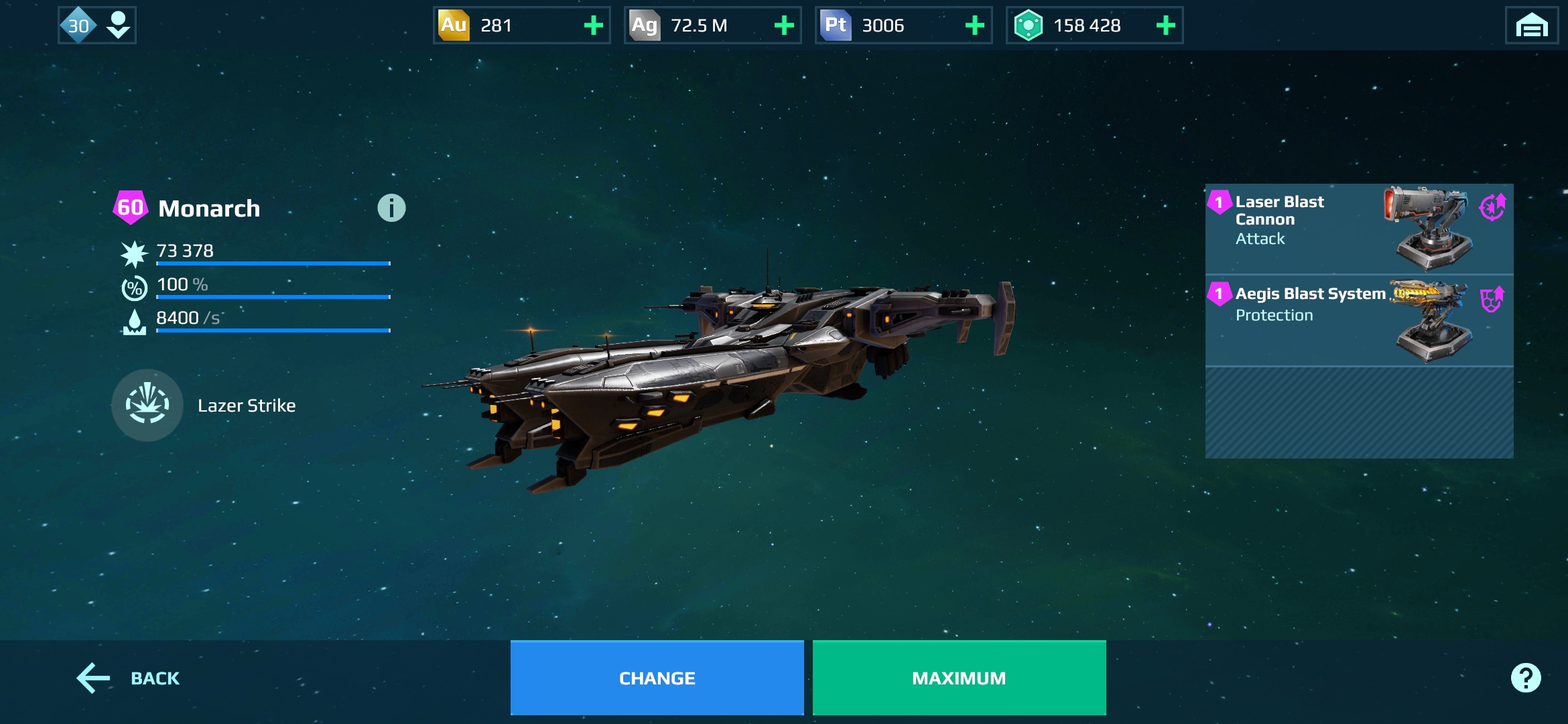The height and width of the screenshot is (724, 1568).
Task: Open the hangar menu in top right corner
Action: (x=1532, y=25)
